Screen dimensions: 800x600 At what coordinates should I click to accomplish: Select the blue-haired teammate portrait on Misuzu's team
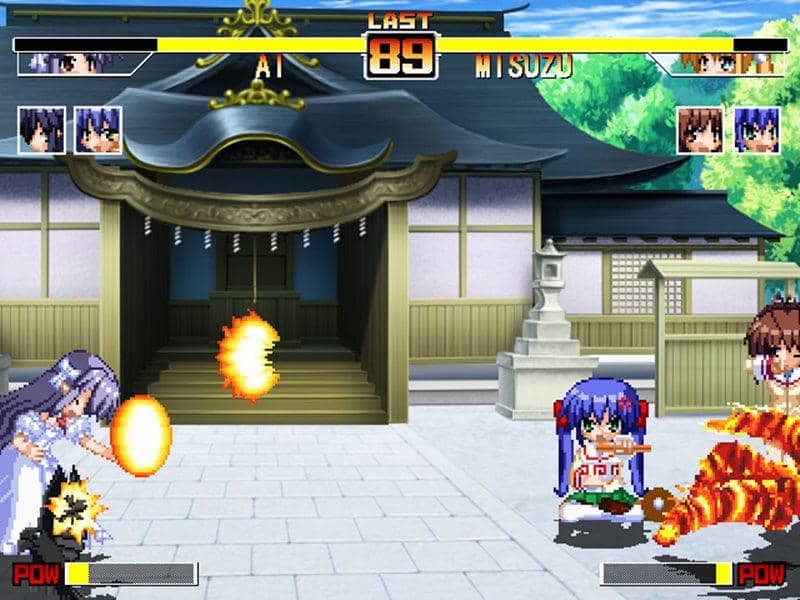[x=756, y=130]
